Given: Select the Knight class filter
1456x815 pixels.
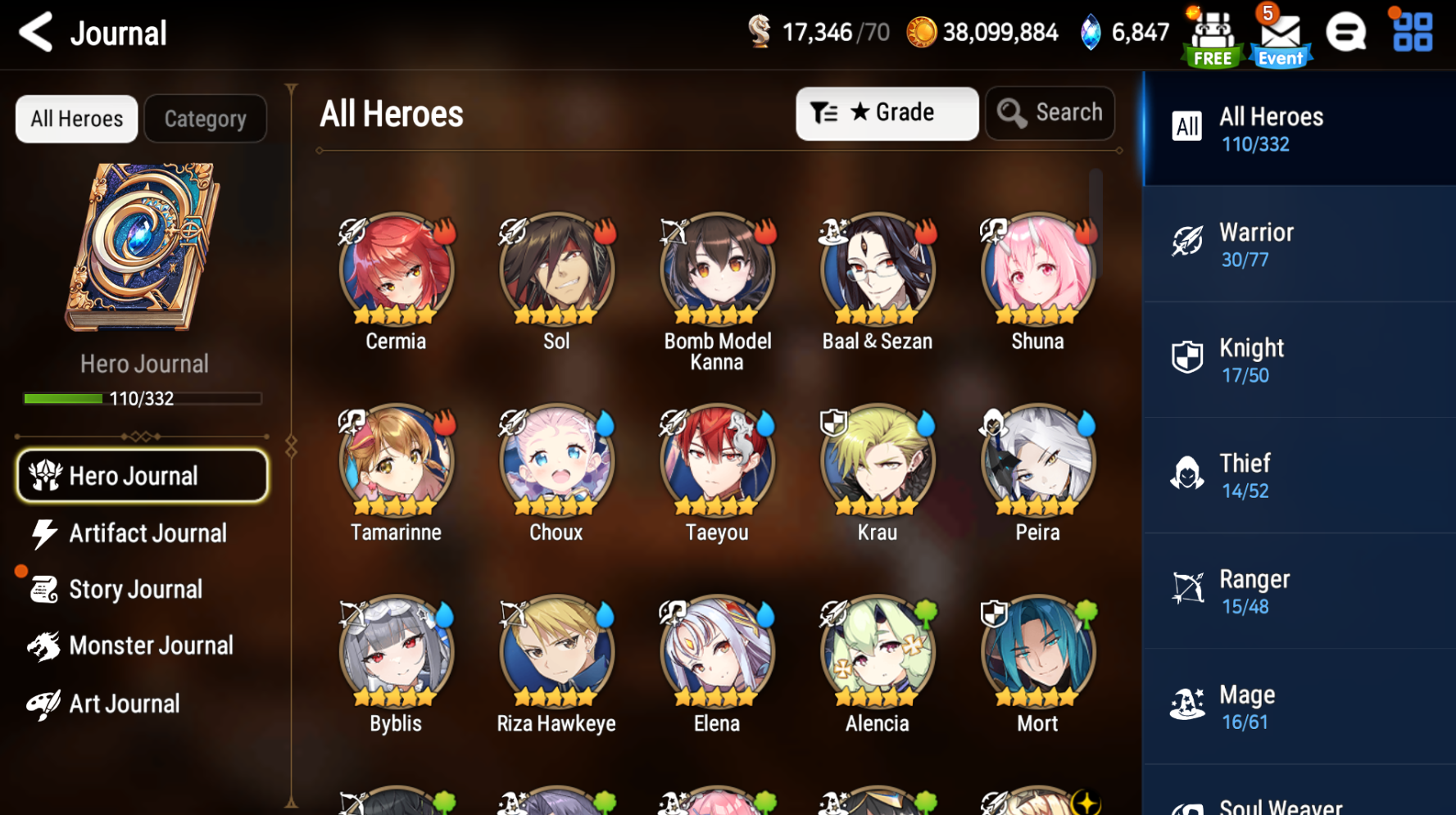Looking at the screenshot, I should [x=1298, y=359].
